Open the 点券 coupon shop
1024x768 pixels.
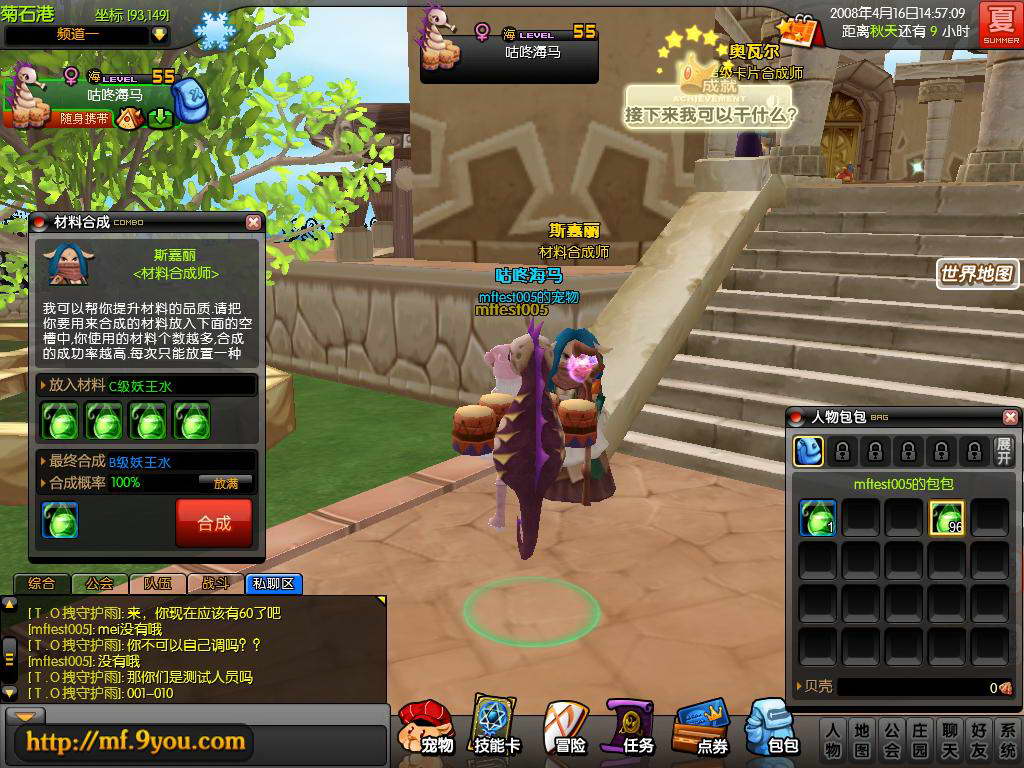[702, 729]
